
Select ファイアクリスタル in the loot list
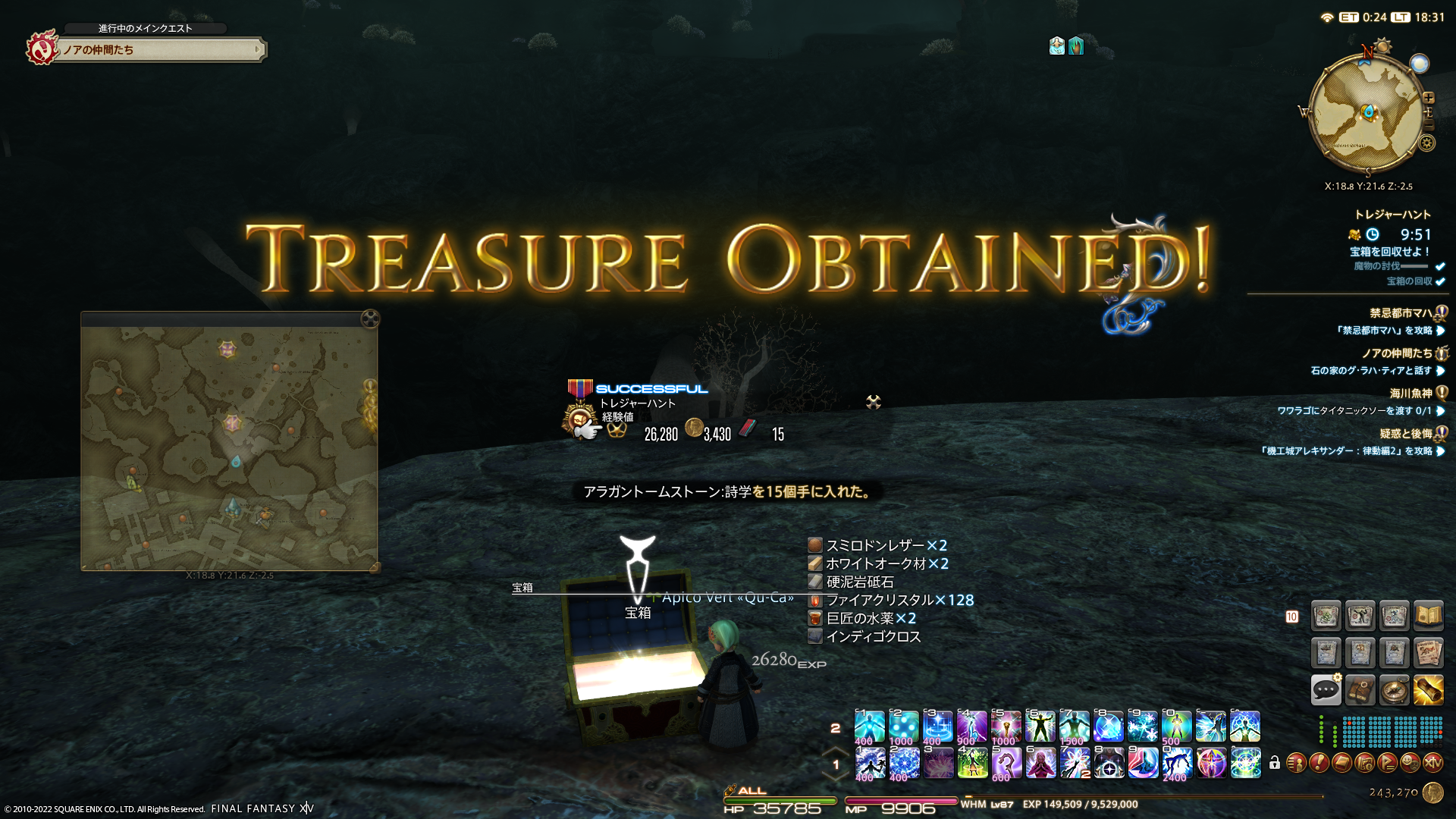880,600
